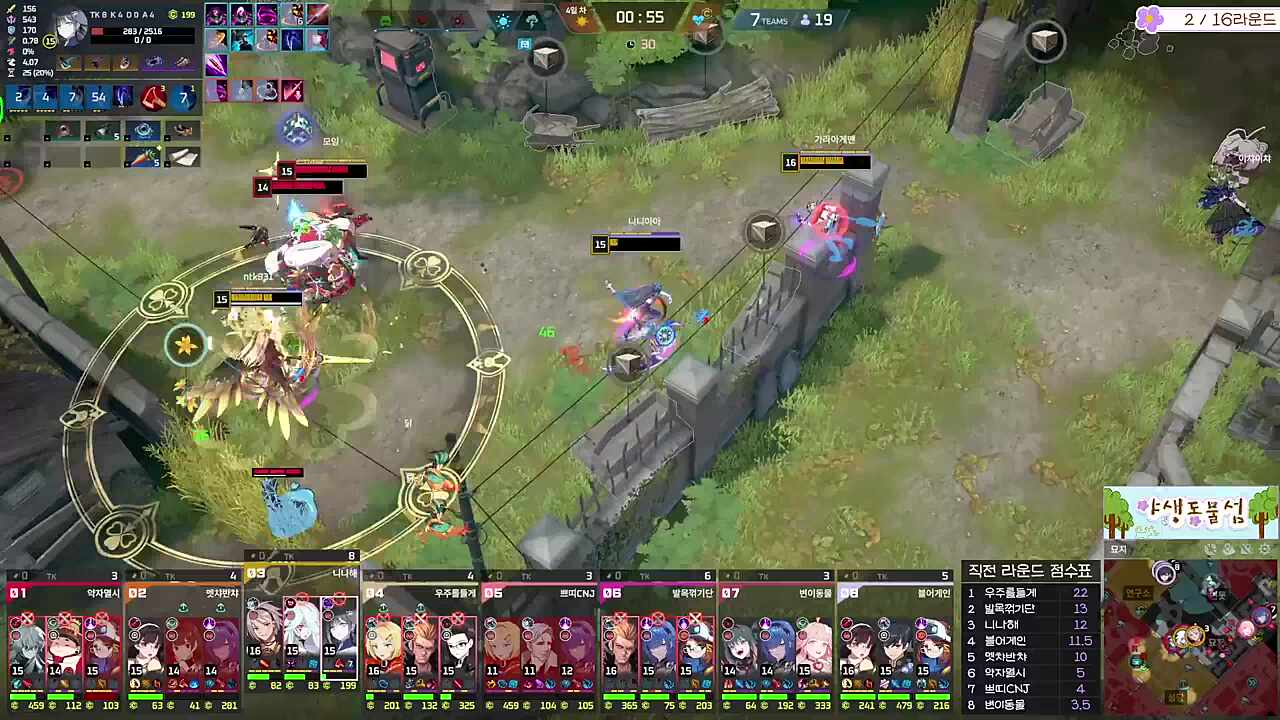Toggle the small camera icon below the weather icons
This screenshot has width=1280, height=720.
point(524,43)
